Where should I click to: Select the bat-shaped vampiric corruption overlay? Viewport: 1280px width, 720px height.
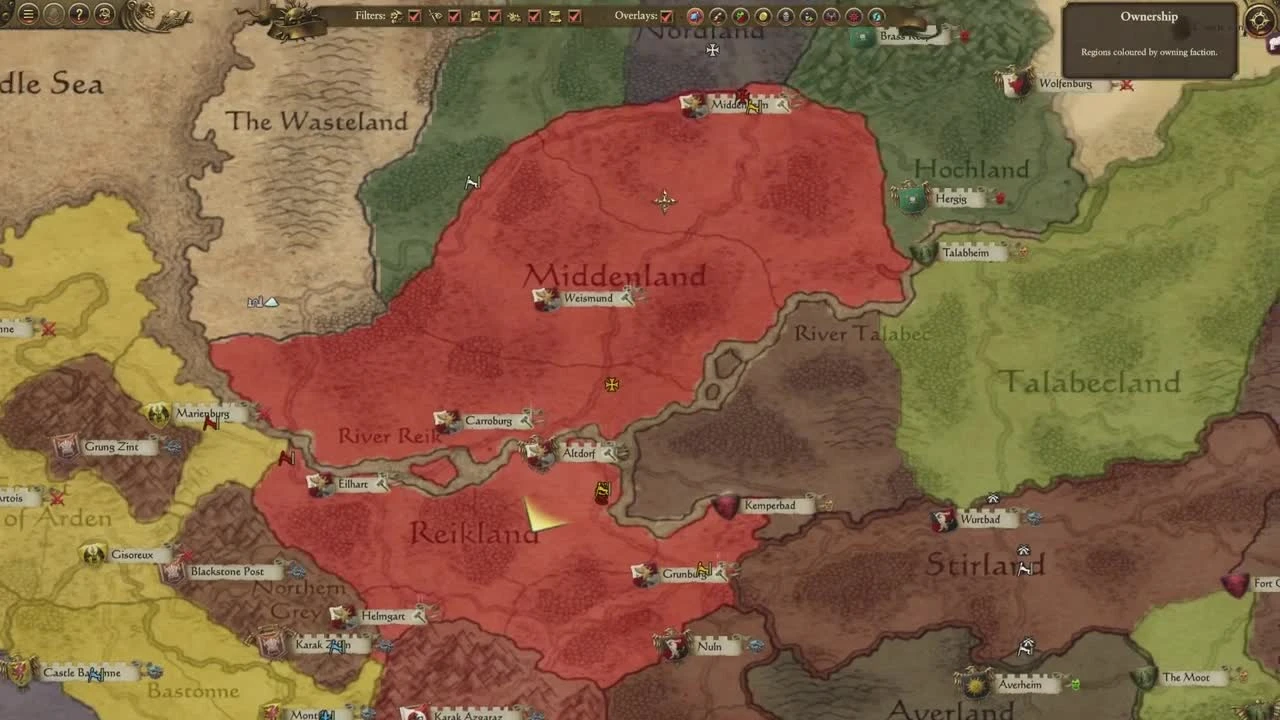[x=830, y=17]
